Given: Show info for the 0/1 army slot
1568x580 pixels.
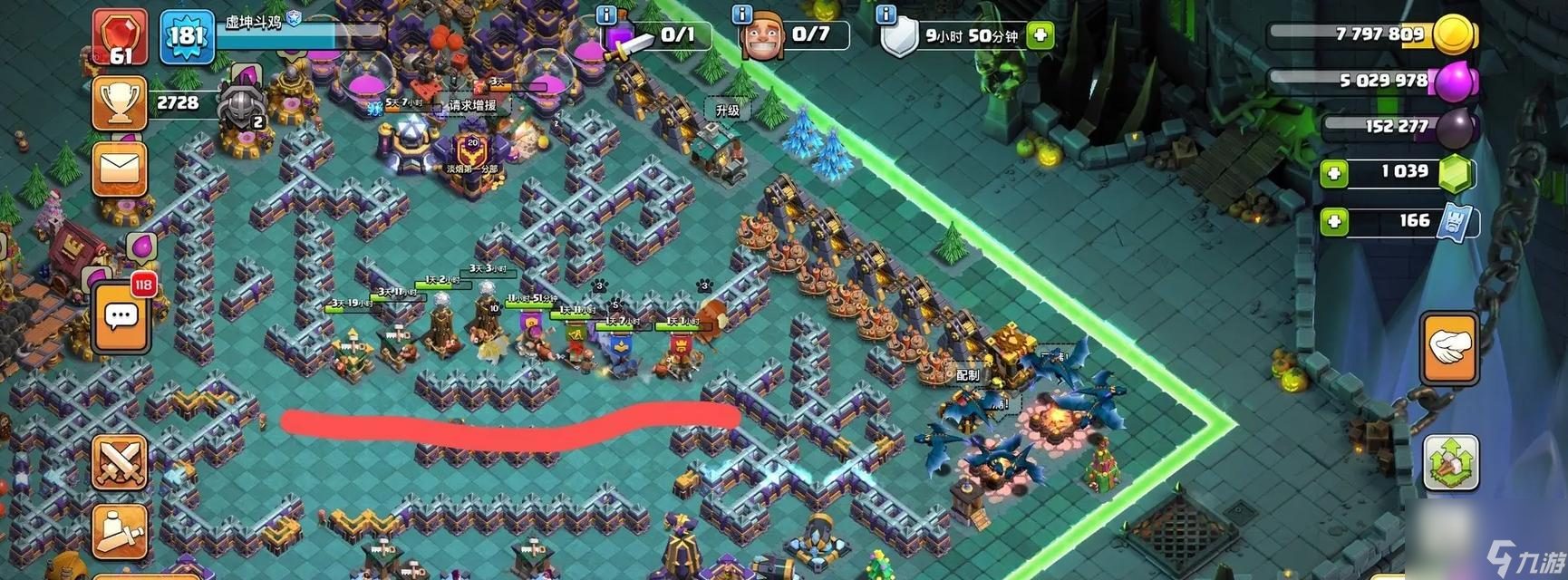Looking at the screenshot, I should [607, 14].
